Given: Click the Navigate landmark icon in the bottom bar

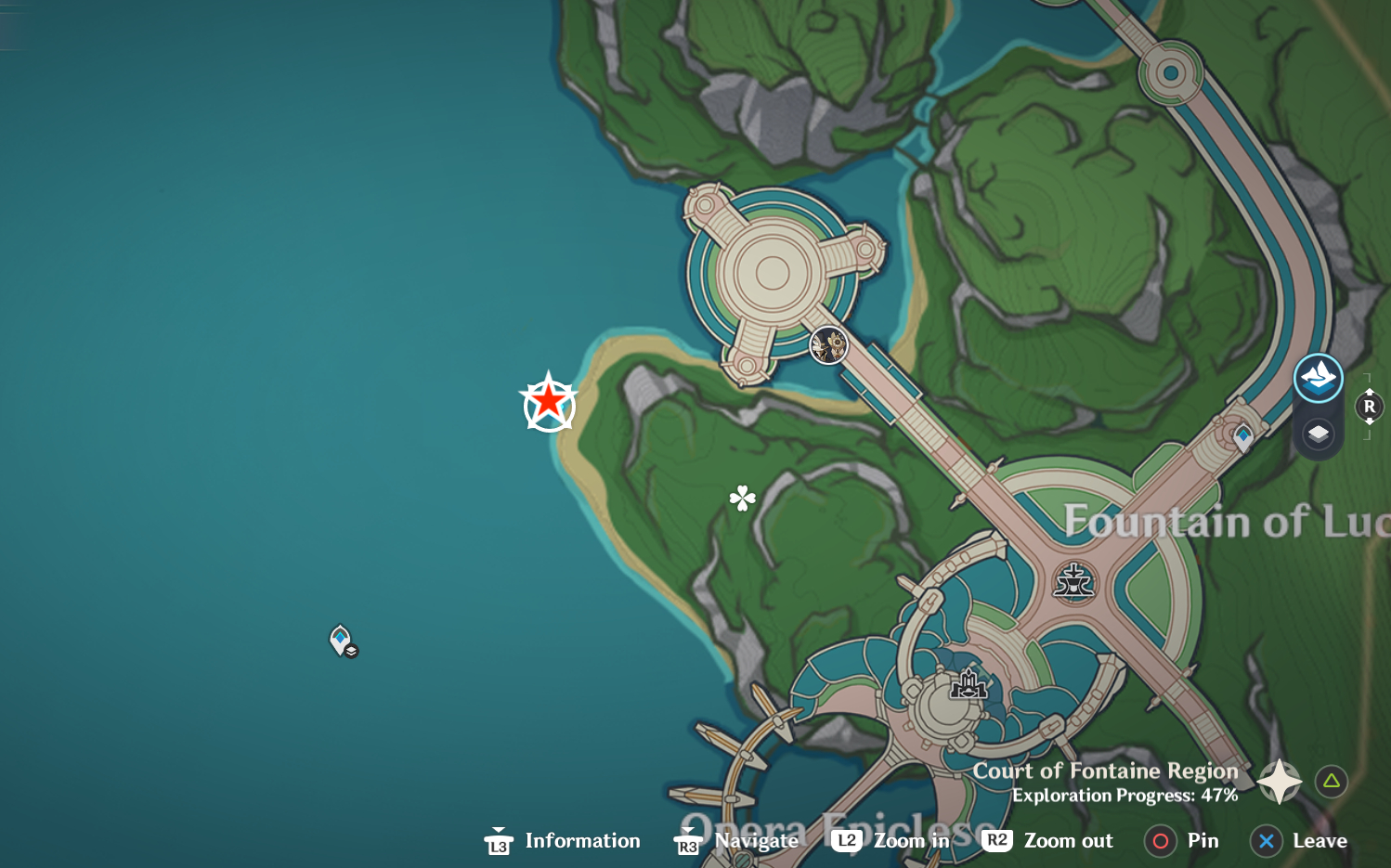Looking at the screenshot, I should pos(687,841).
